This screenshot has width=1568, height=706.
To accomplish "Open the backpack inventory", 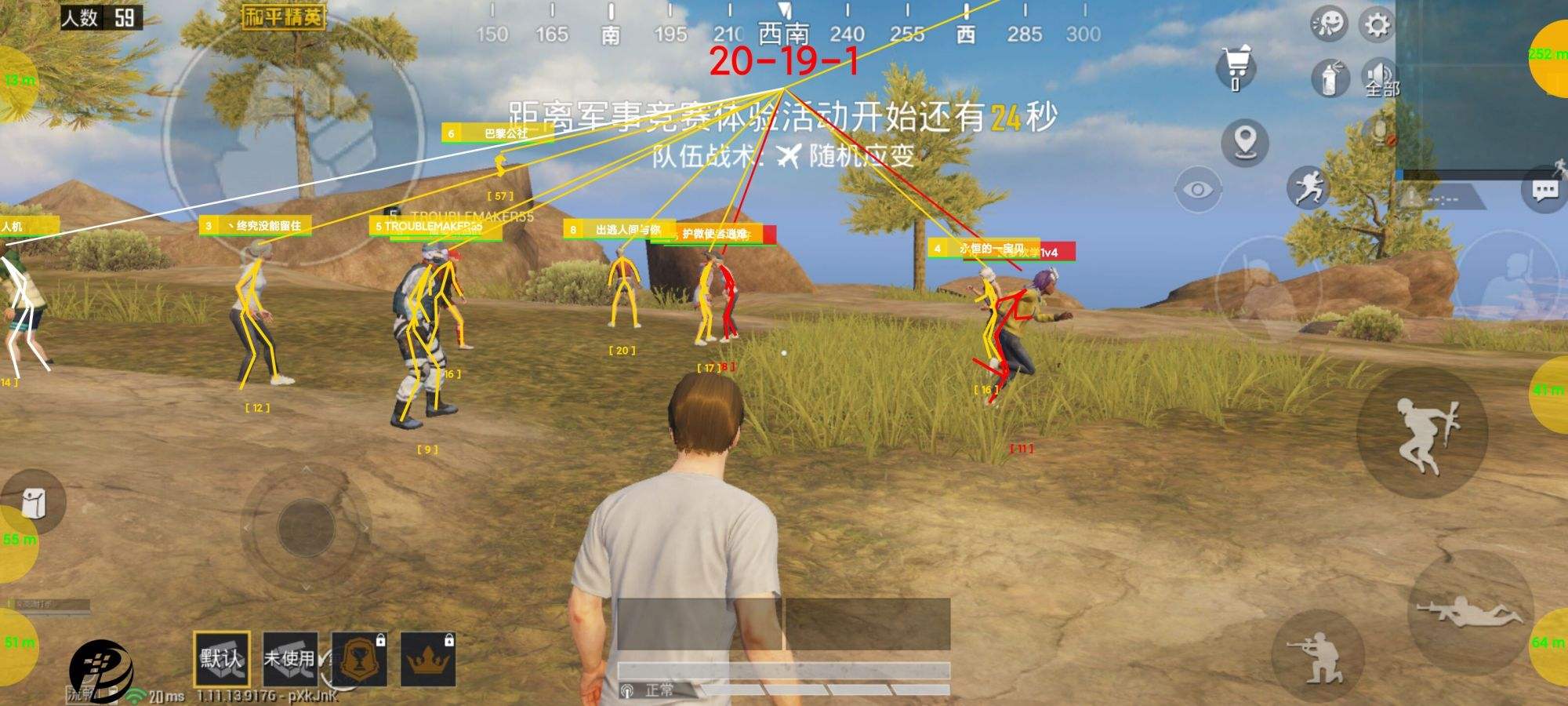I will coord(33,503).
